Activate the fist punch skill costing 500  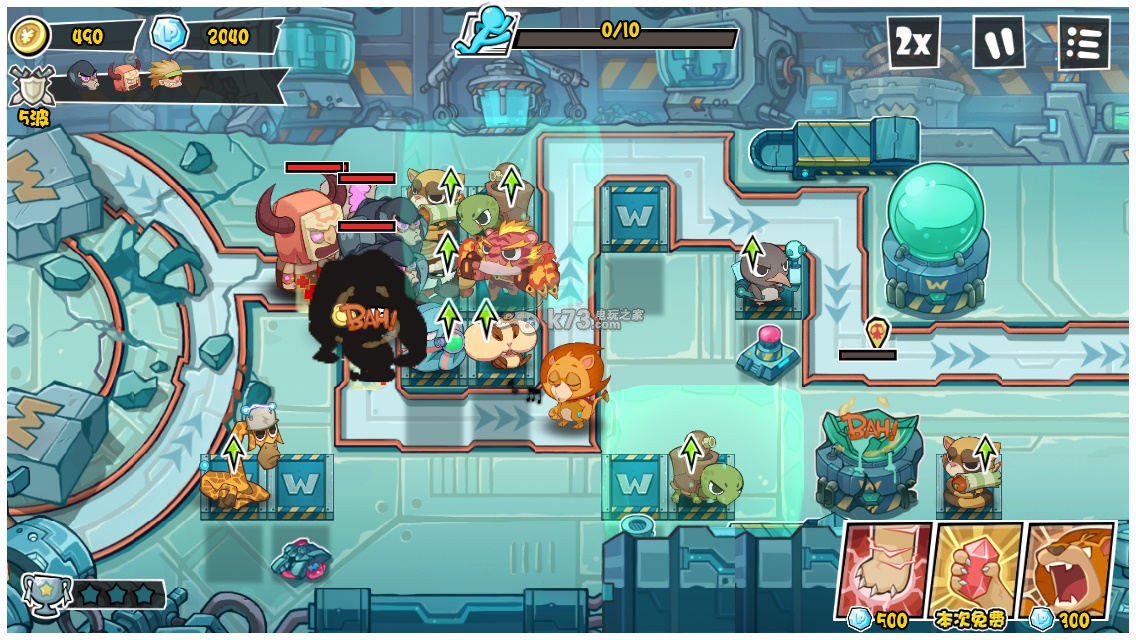883,566
